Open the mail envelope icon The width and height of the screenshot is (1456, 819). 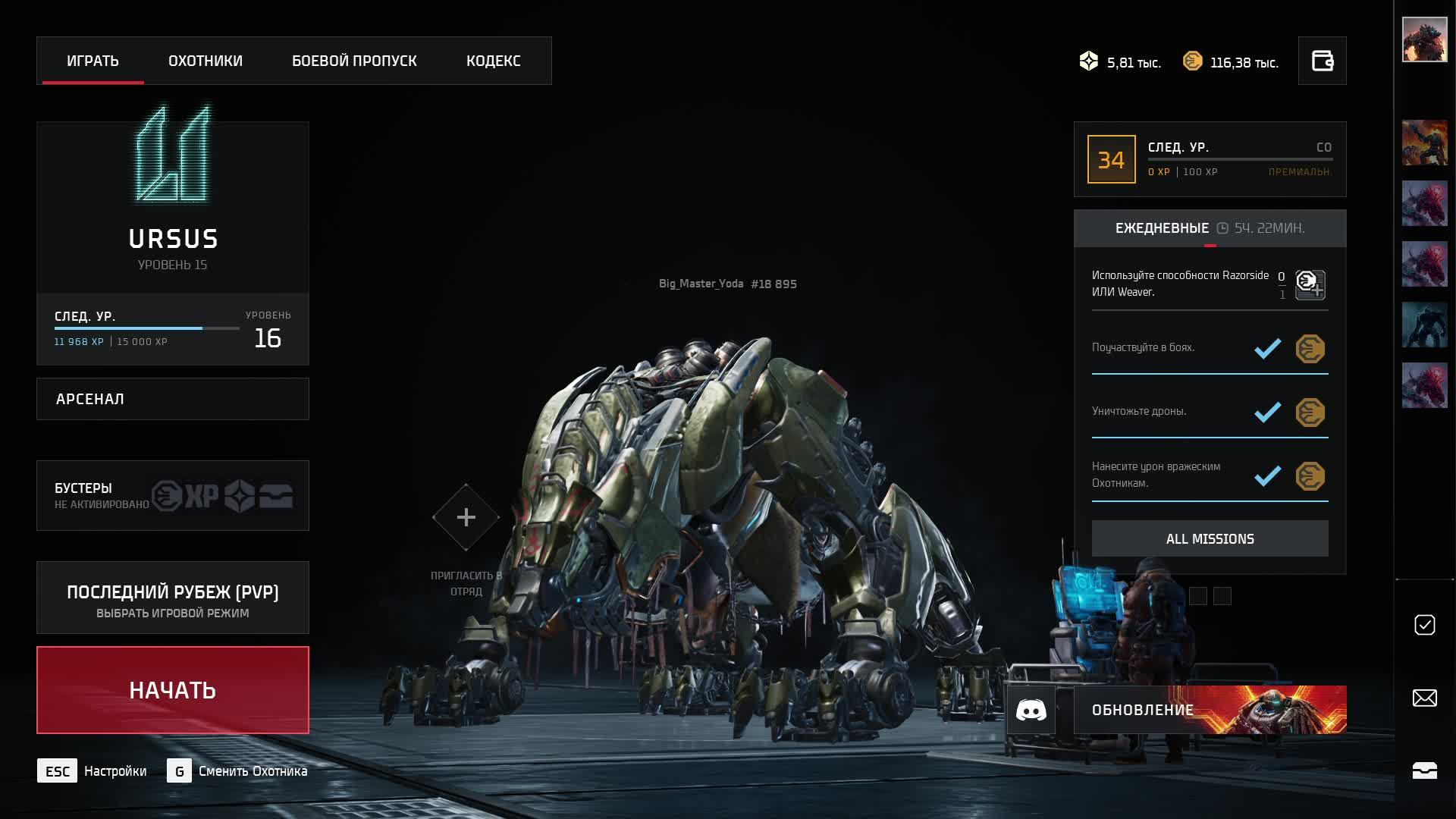1424,698
